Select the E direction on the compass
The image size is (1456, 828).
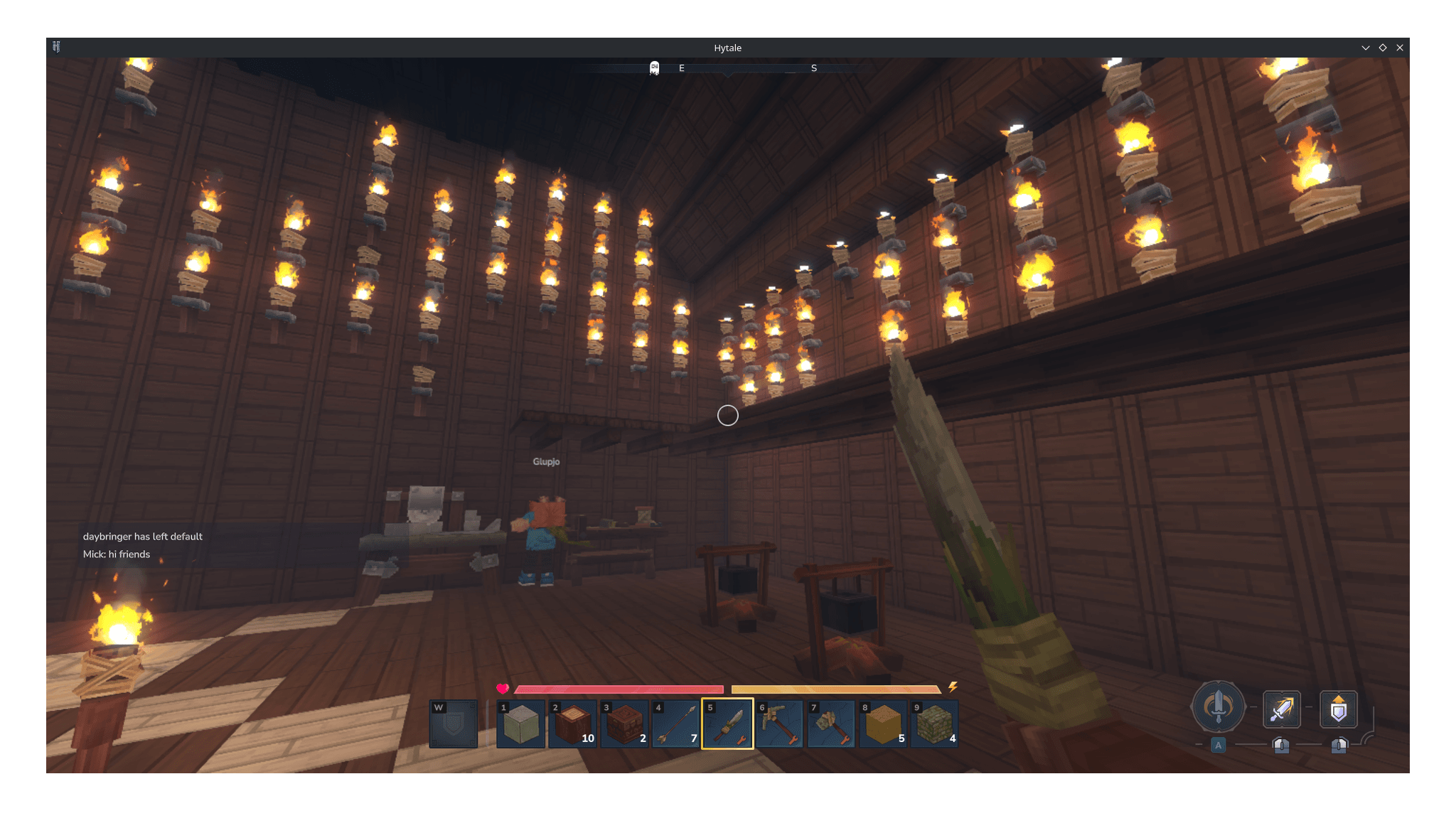click(681, 68)
